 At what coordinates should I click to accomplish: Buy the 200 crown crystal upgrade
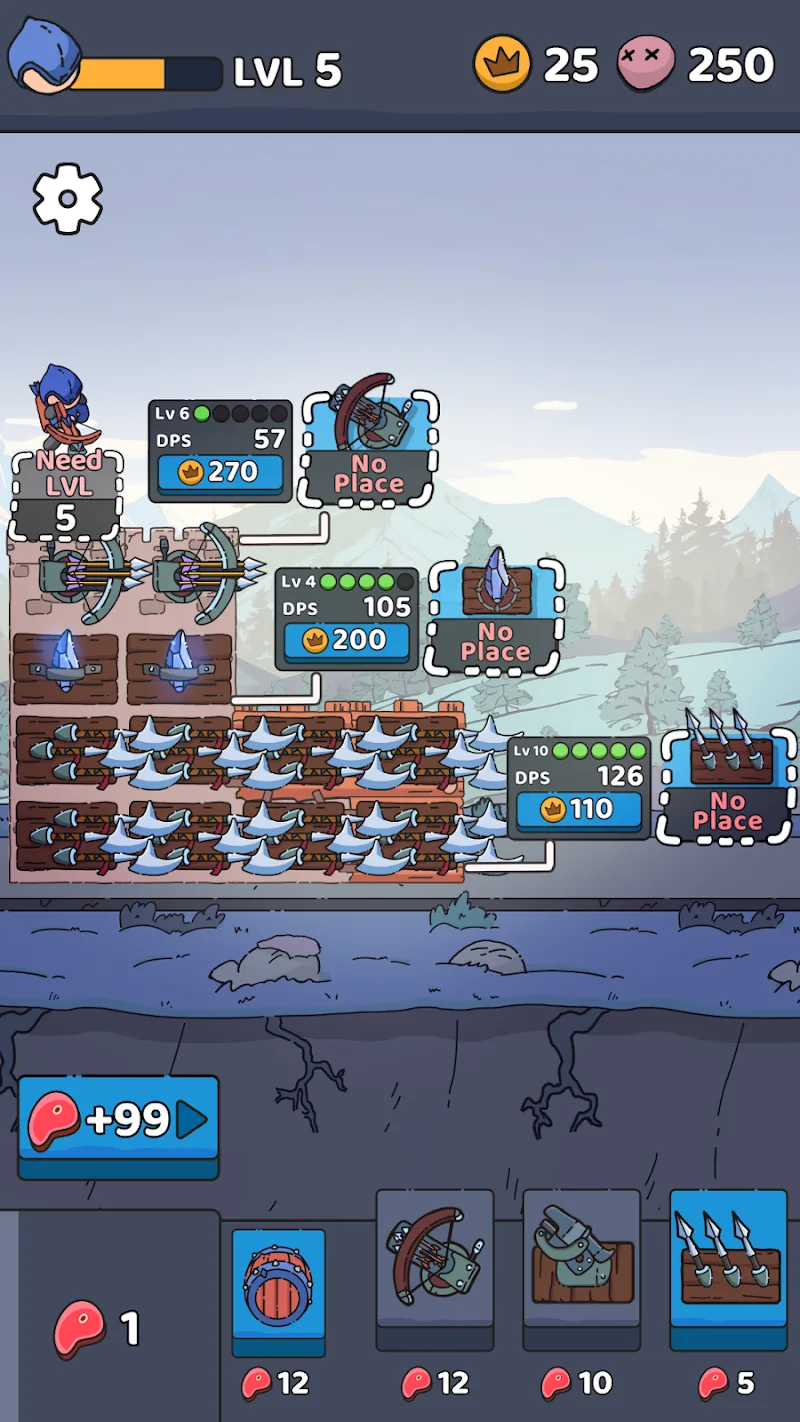pyautogui.click(x=346, y=640)
